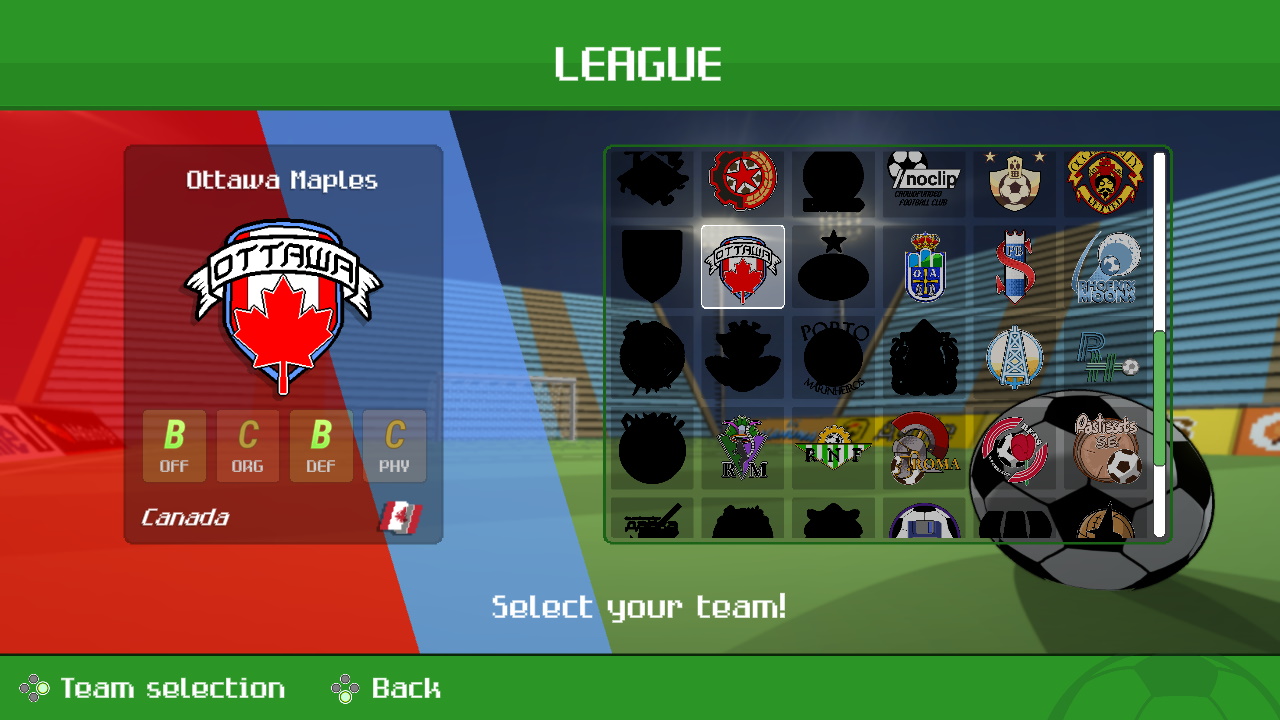Choose the noclip Crowdfunded Football Club crest

tap(924, 180)
